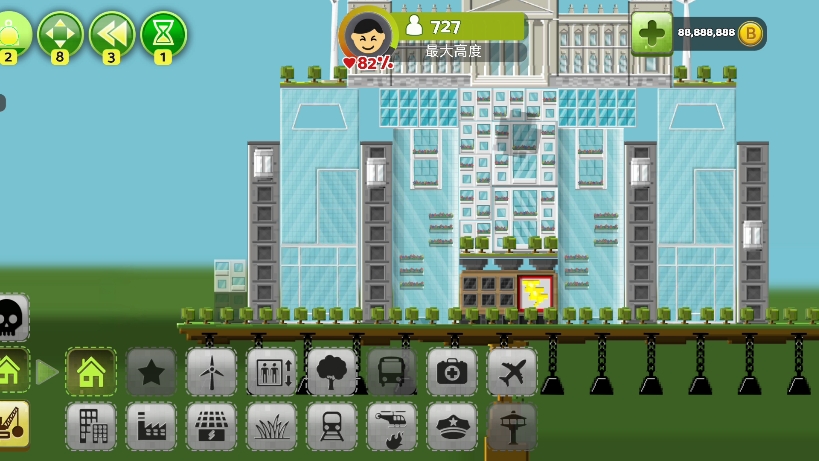Select the medical kit health category
The width and height of the screenshot is (819, 461).
[451, 372]
